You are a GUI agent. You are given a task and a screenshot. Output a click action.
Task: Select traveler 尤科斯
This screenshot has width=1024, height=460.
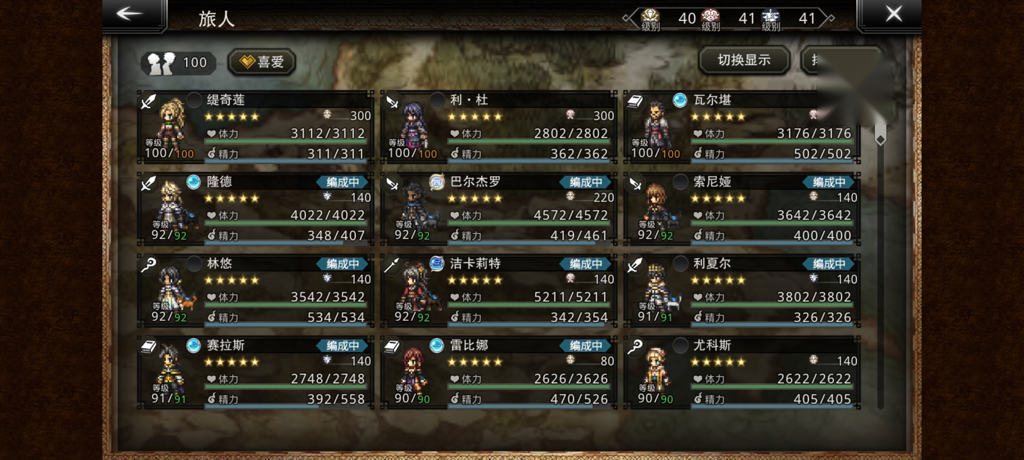(x=742, y=372)
